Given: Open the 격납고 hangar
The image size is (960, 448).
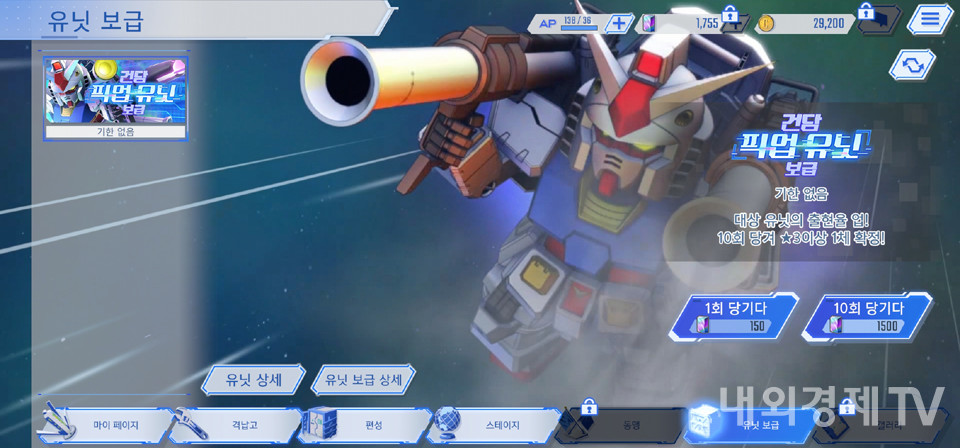Looking at the screenshot, I should 237,425.
